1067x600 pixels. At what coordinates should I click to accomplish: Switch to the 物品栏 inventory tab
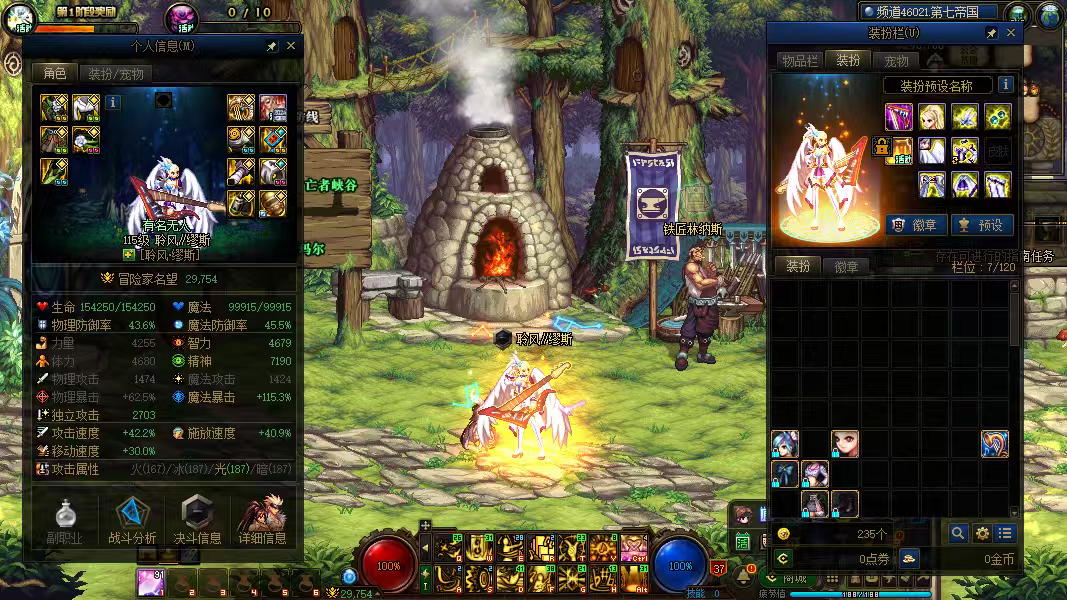click(x=799, y=60)
